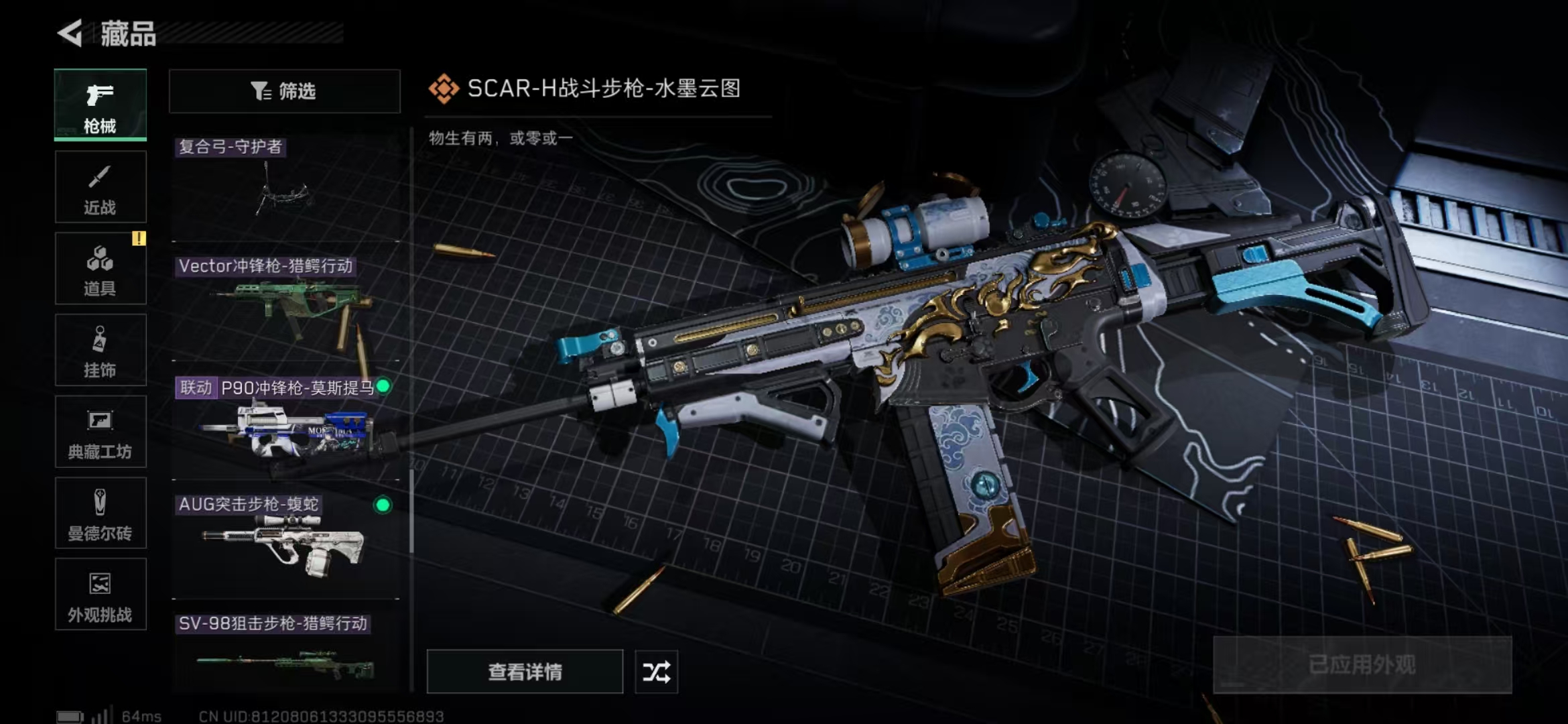This screenshot has width=1568, height=724.
Task: Open the 筛选 filter panel
Action: tap(284, 91)
